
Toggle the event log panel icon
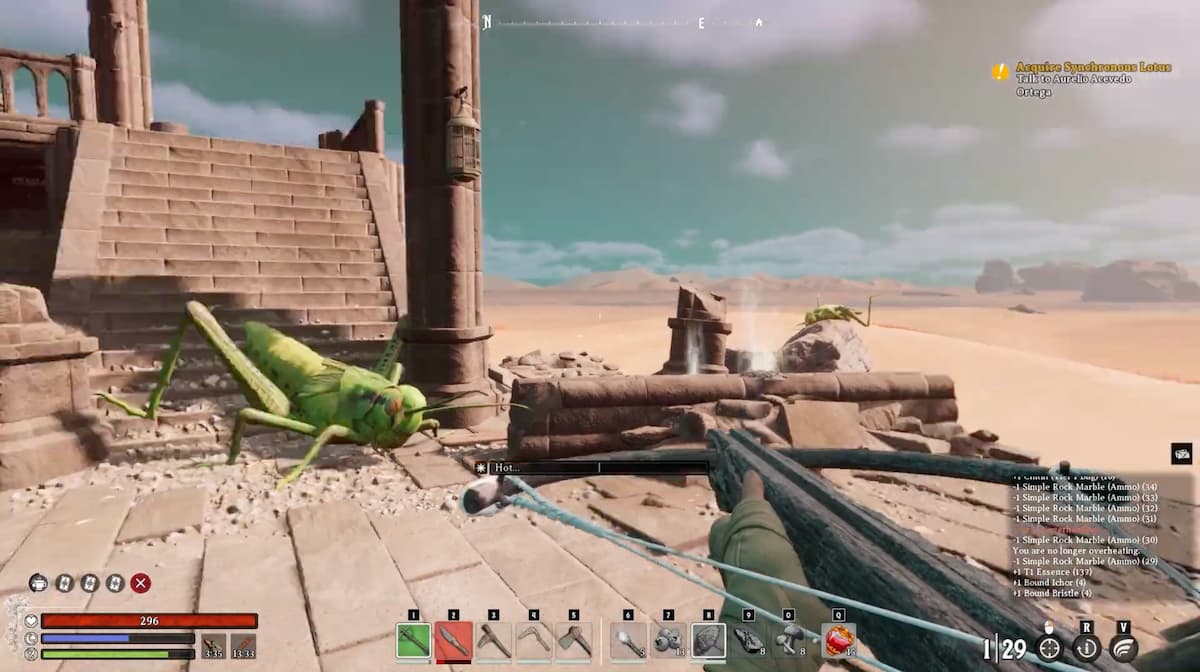pos(1181,454)
